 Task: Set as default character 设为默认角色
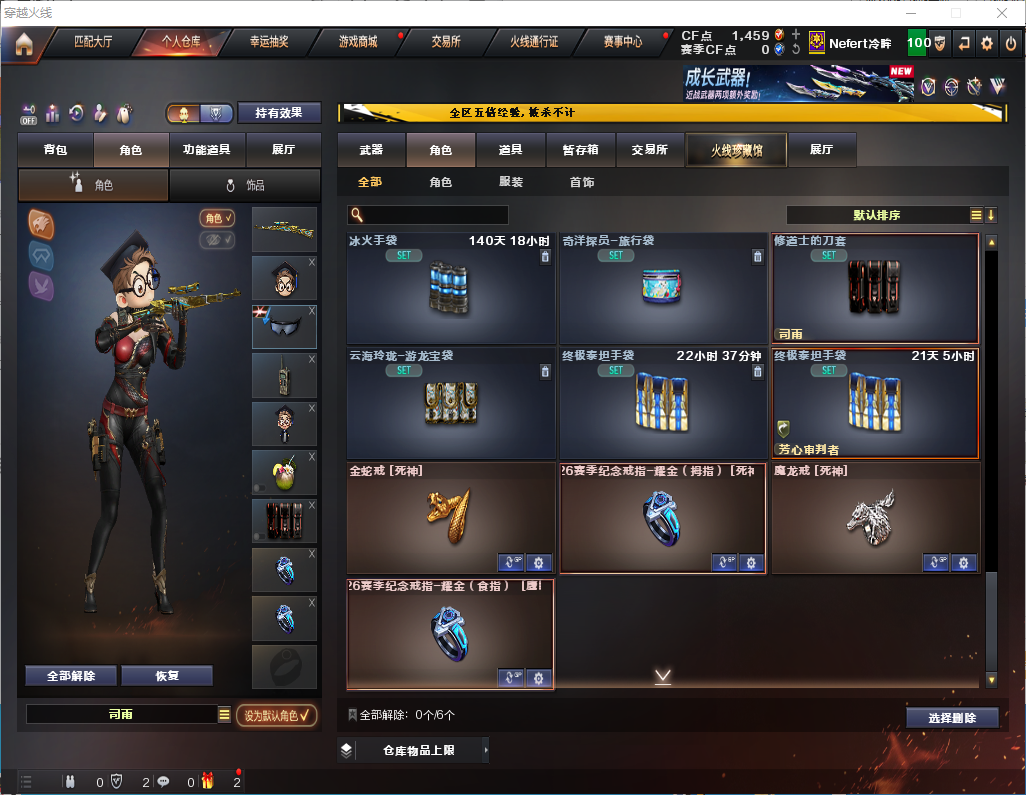tap(276, 715)
